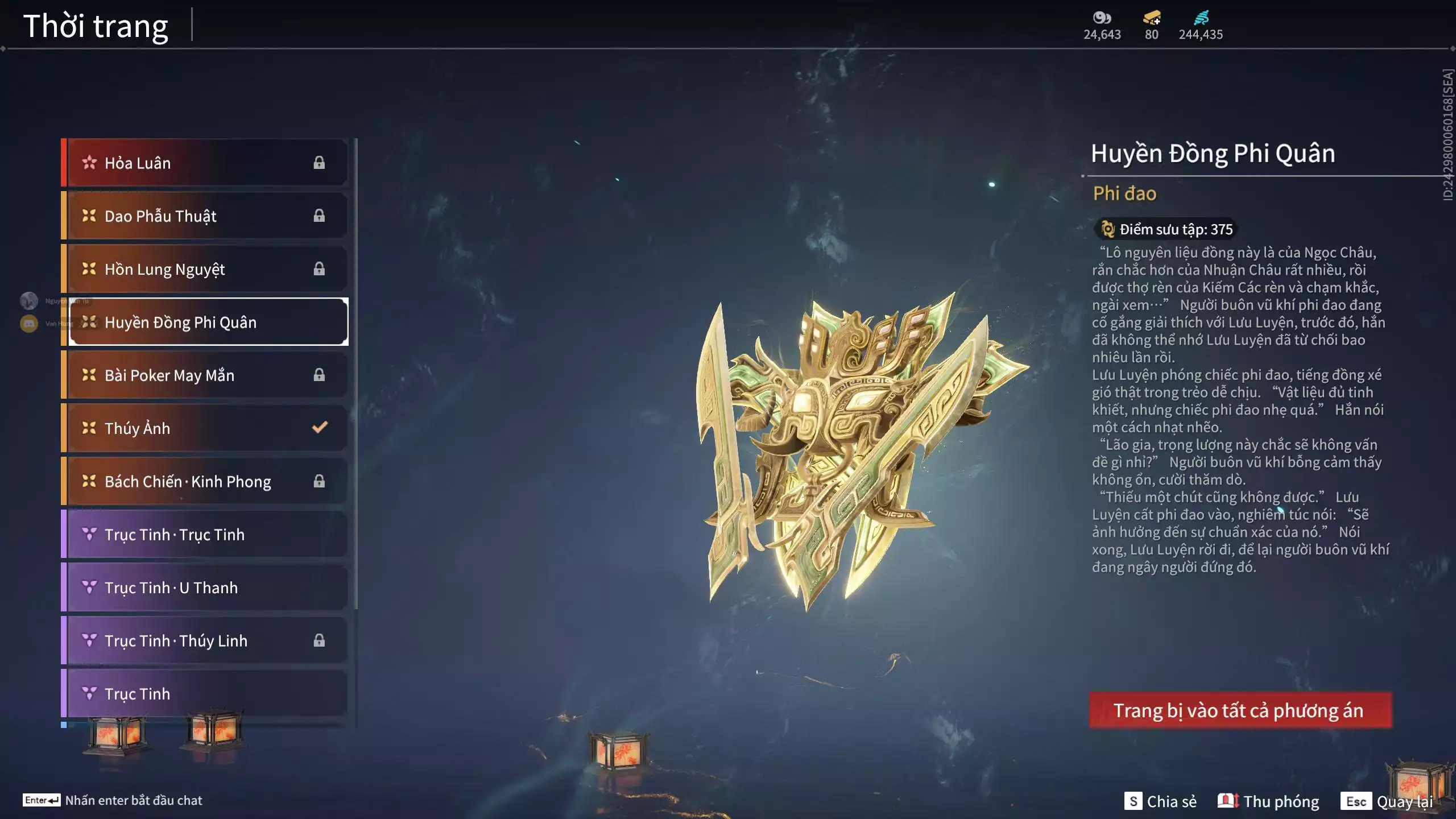Share via the Chia sẻ button
The height and width of the screenshot is (819, 1456).
(1160, 801)
